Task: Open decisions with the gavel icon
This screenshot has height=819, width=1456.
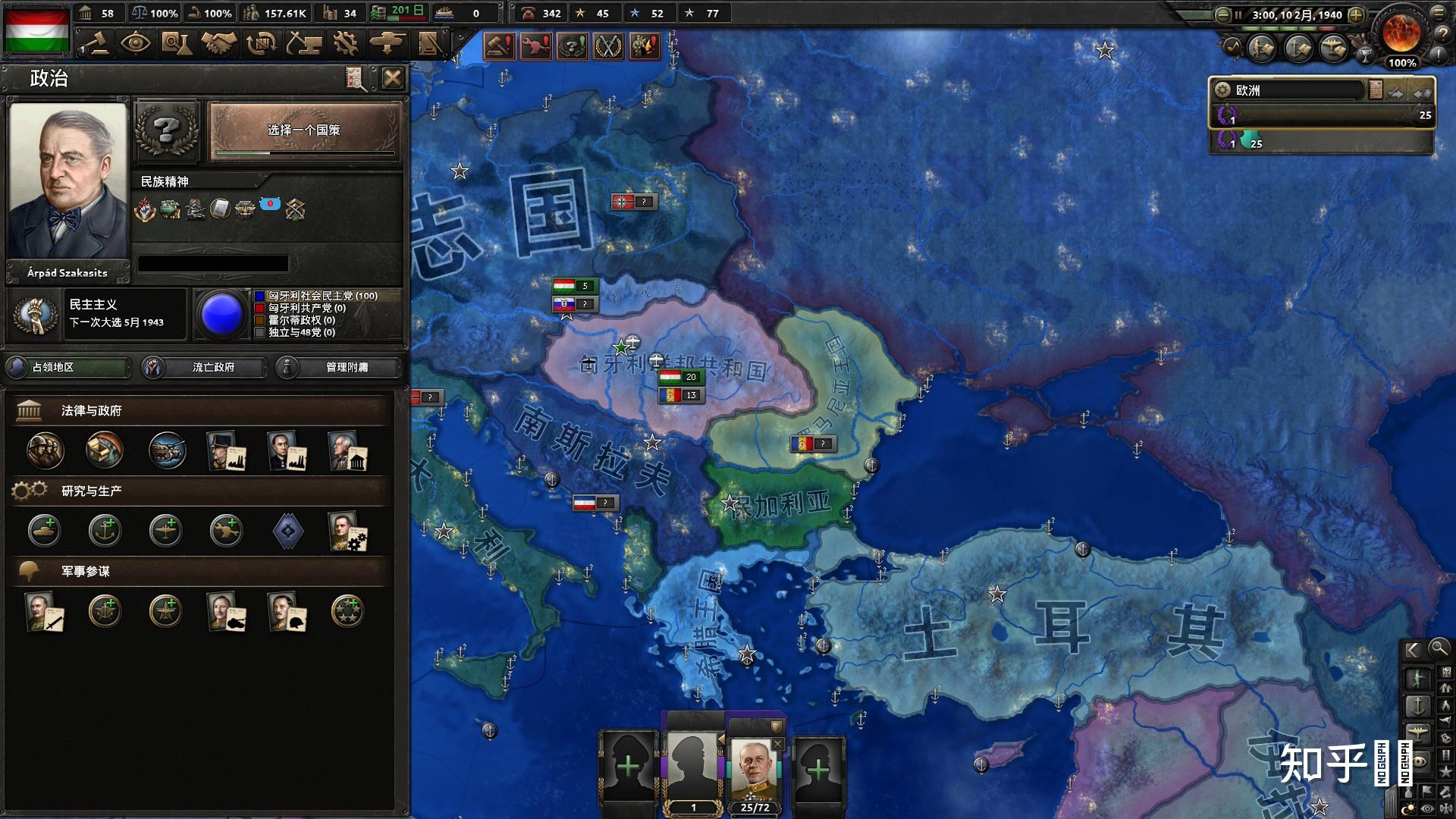Action: coord(95,44)
